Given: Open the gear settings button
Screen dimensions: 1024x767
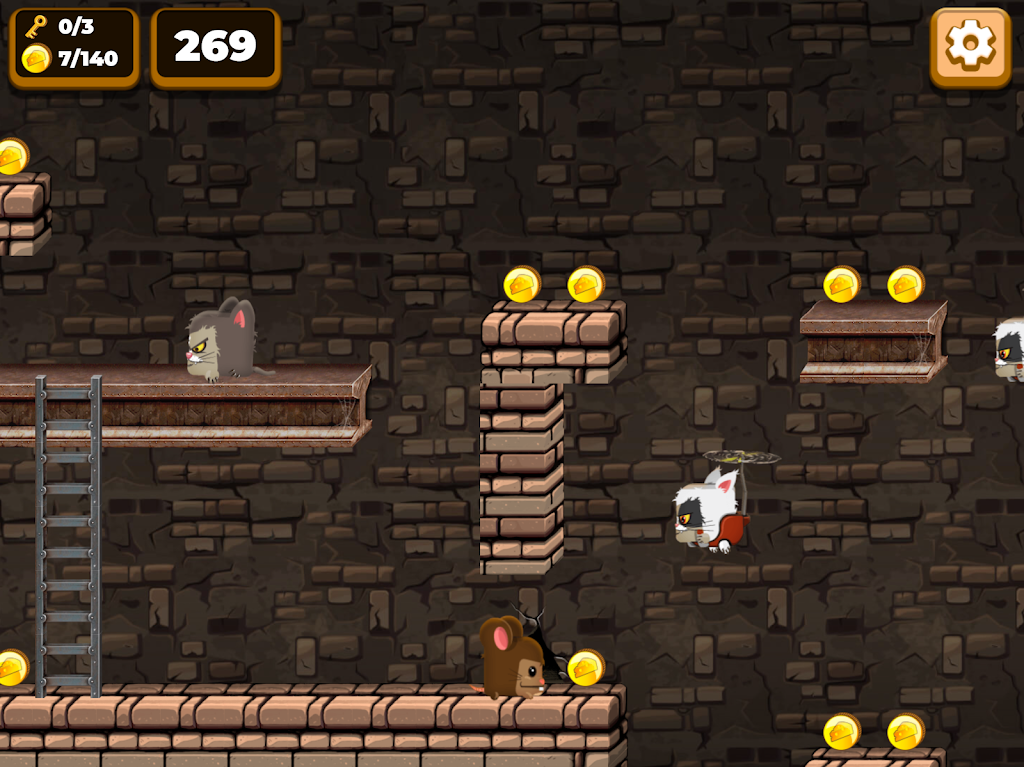Looking at the screenshot, I should click(x=970, y=46).
